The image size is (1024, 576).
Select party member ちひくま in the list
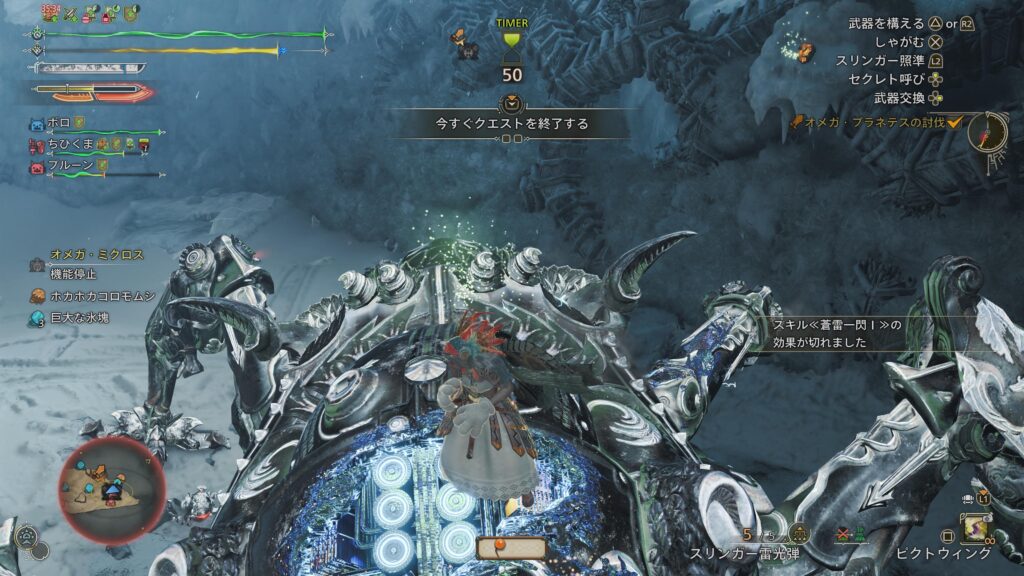coord(70,145)
